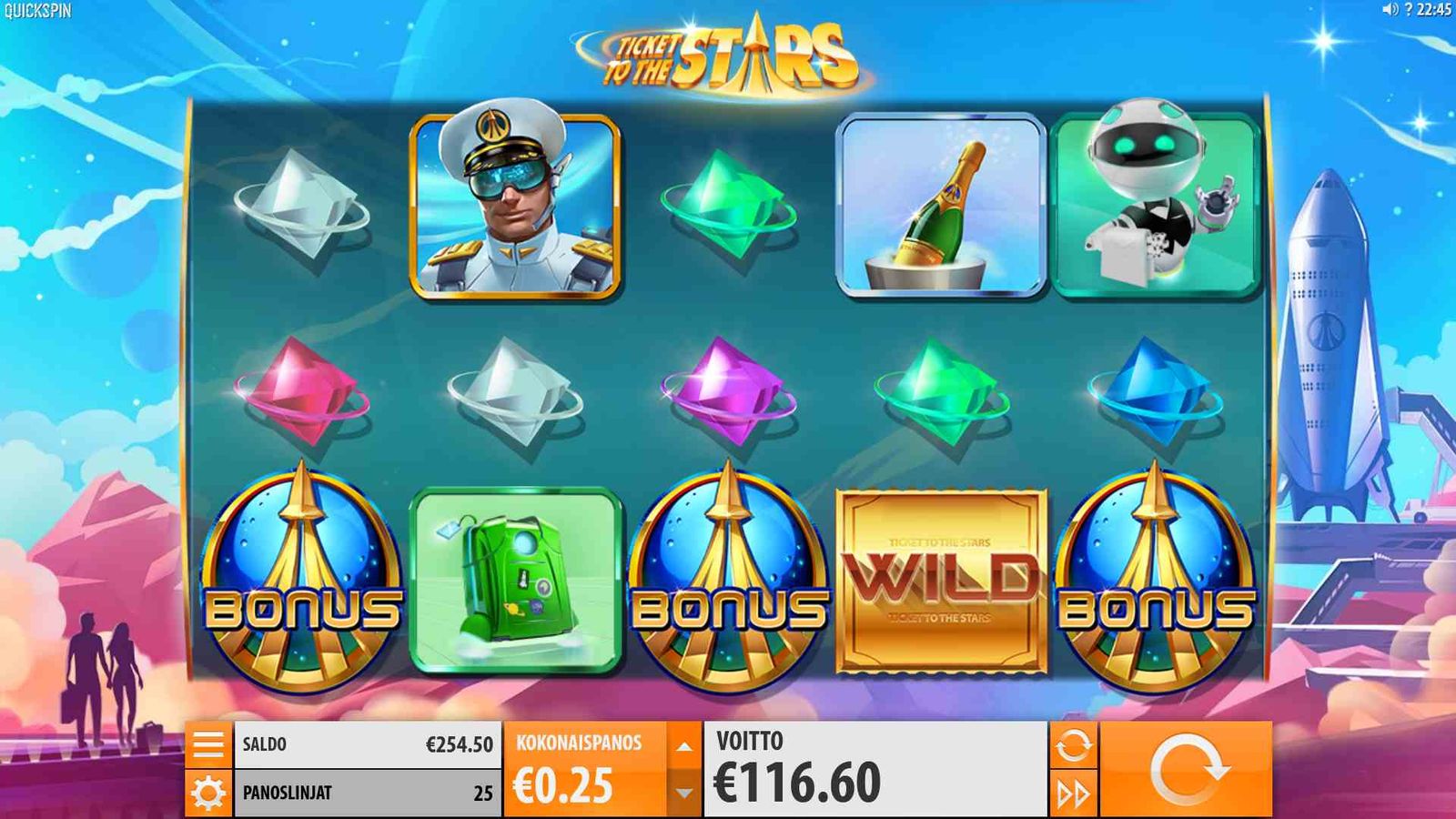The width and height of the screenshot is (1456, 819).
Task: Open the settings gear icon
Action: 209,793
